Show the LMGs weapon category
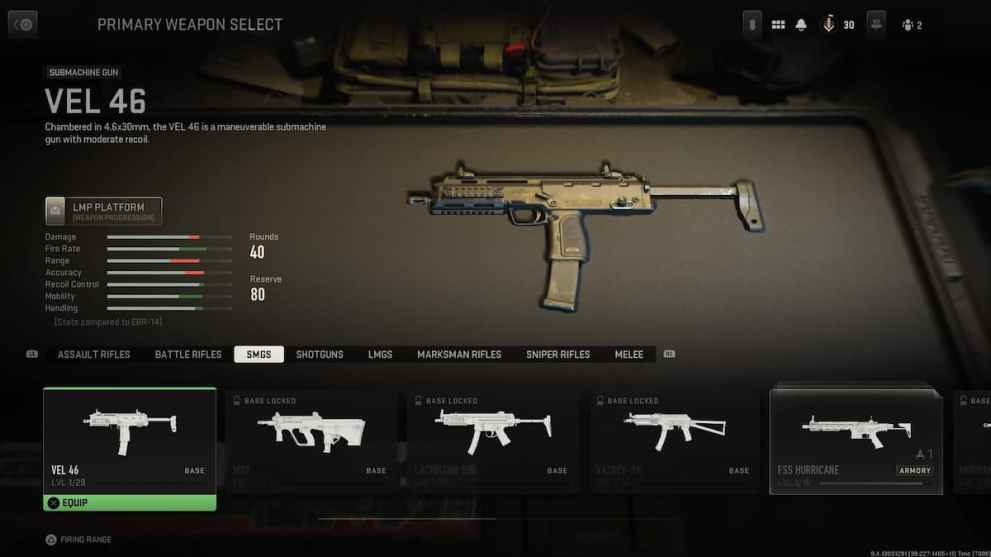The height and width of the screenshot is (557, 991). [380, 354]
